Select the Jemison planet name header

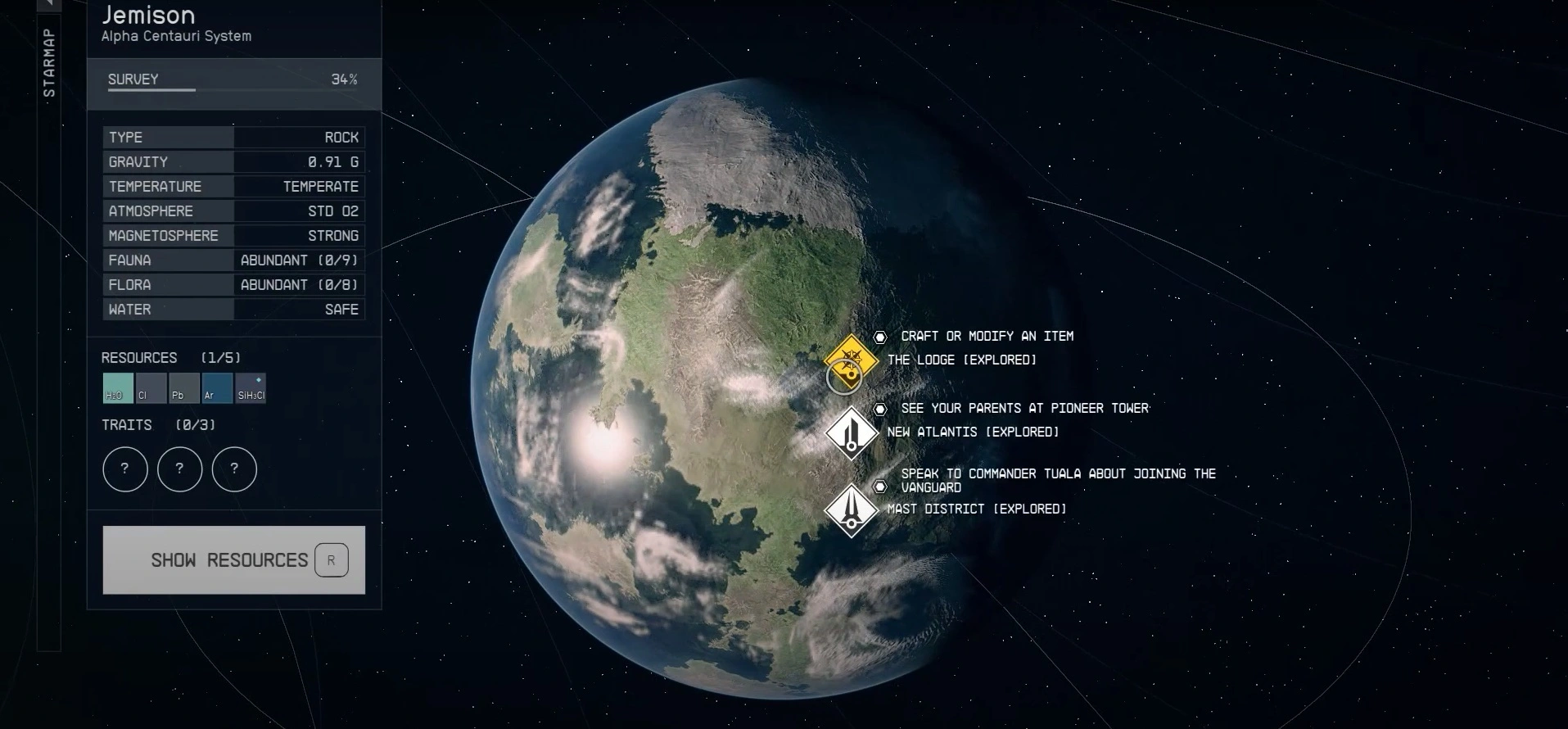point(148,15)
